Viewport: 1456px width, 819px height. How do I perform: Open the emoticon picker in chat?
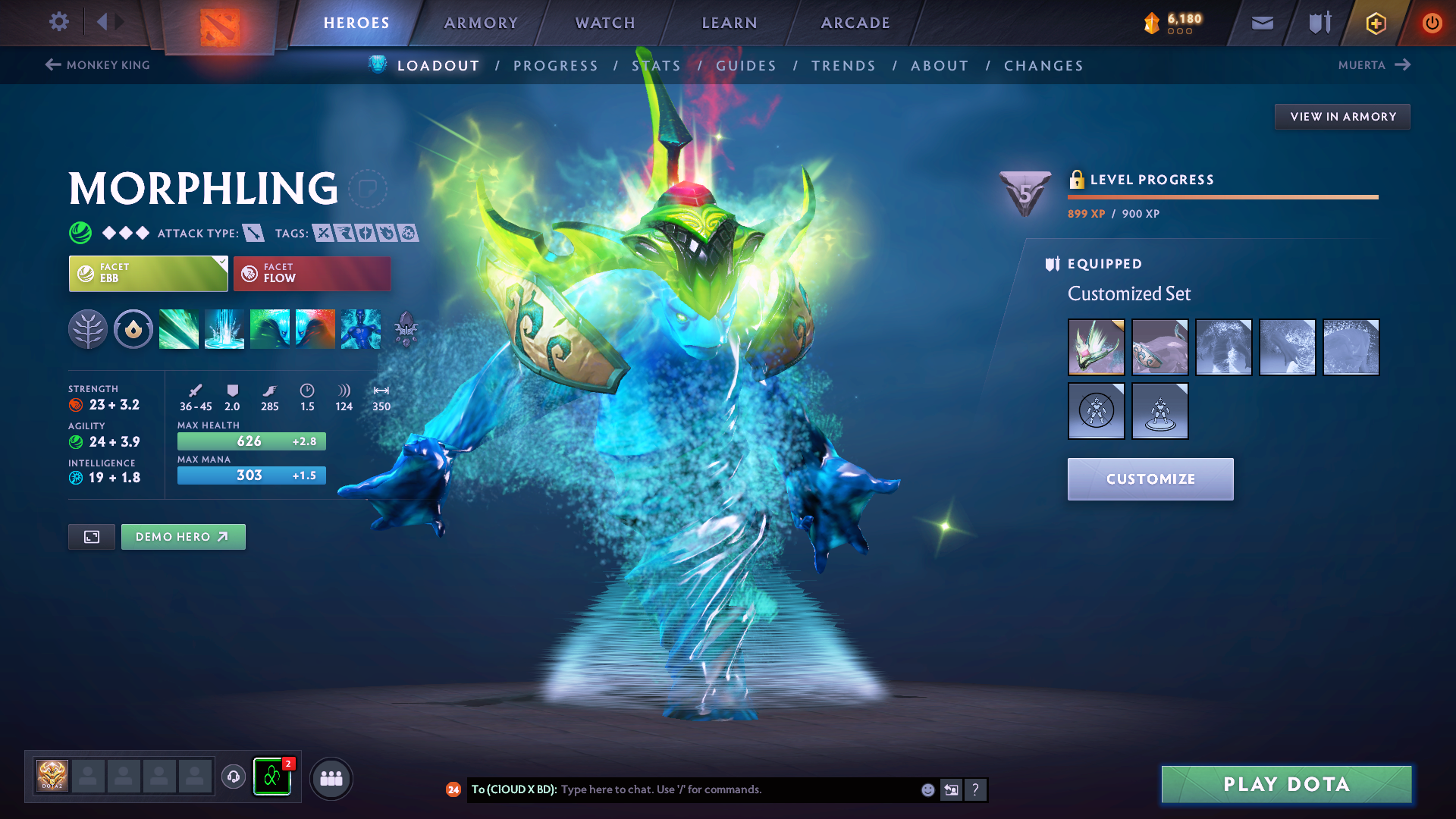point(927,789)
